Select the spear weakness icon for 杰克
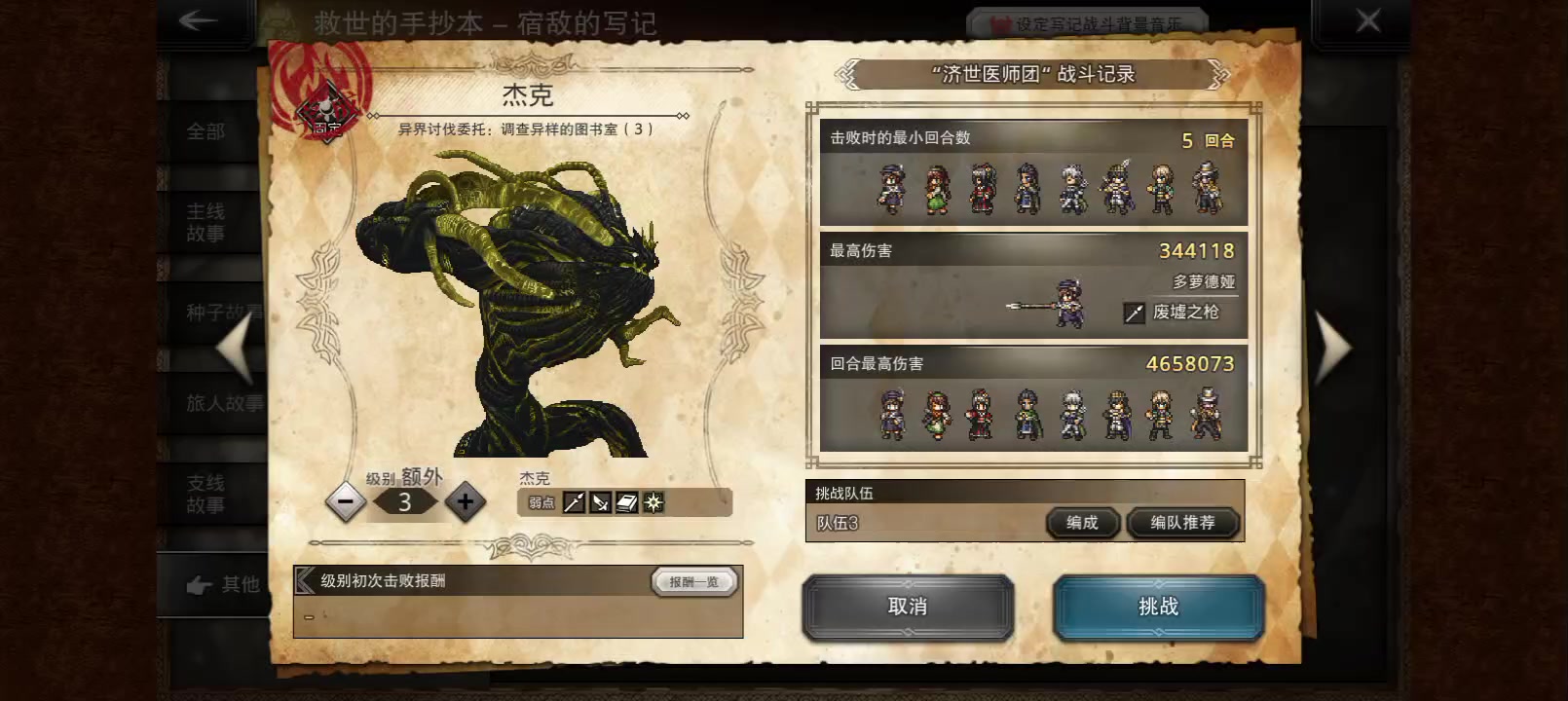This screenshot has height=701, width=1568. (574, 502)
